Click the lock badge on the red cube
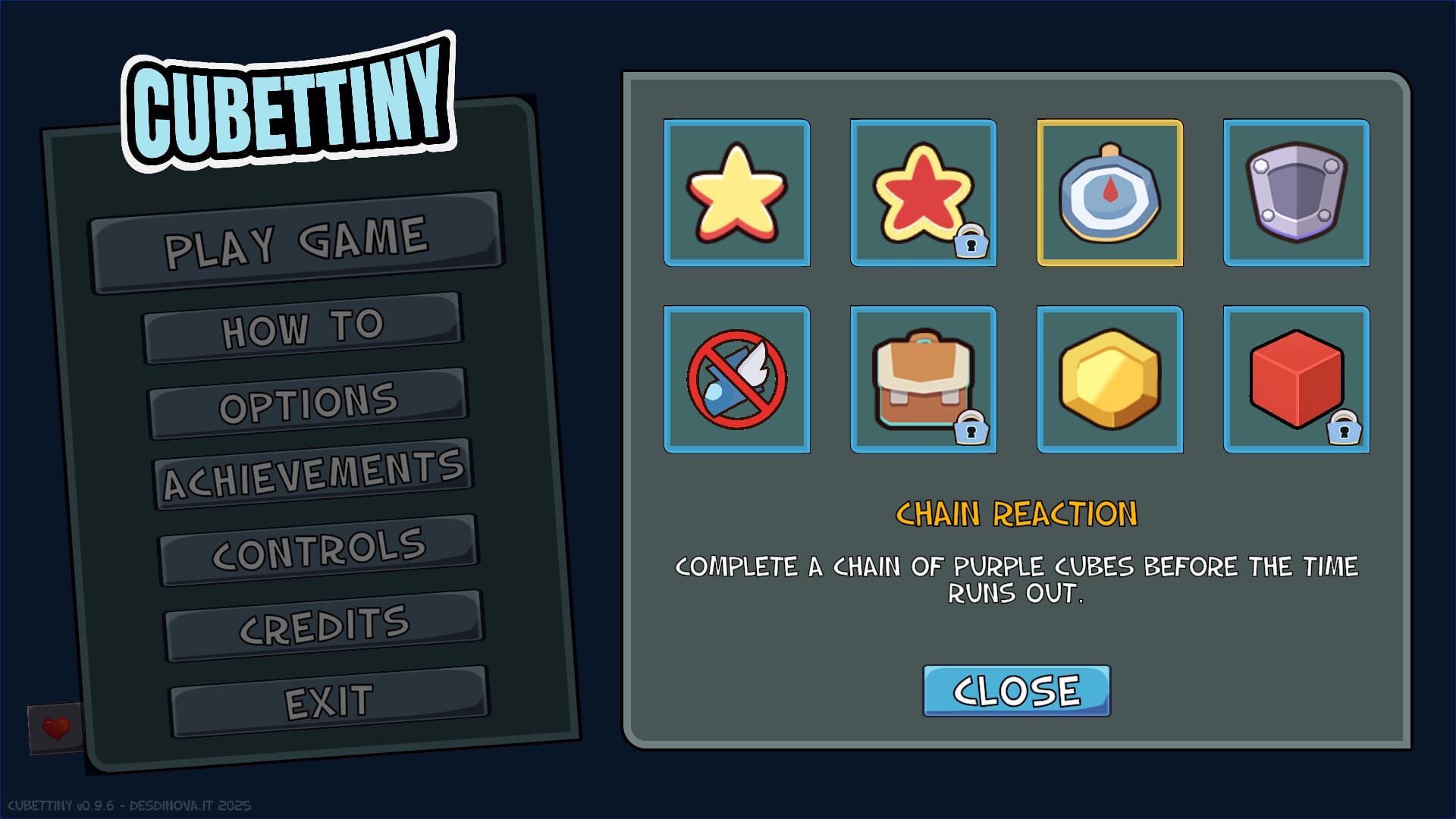This screenshot has height=819, width=1456. [x=1346, y=429]
